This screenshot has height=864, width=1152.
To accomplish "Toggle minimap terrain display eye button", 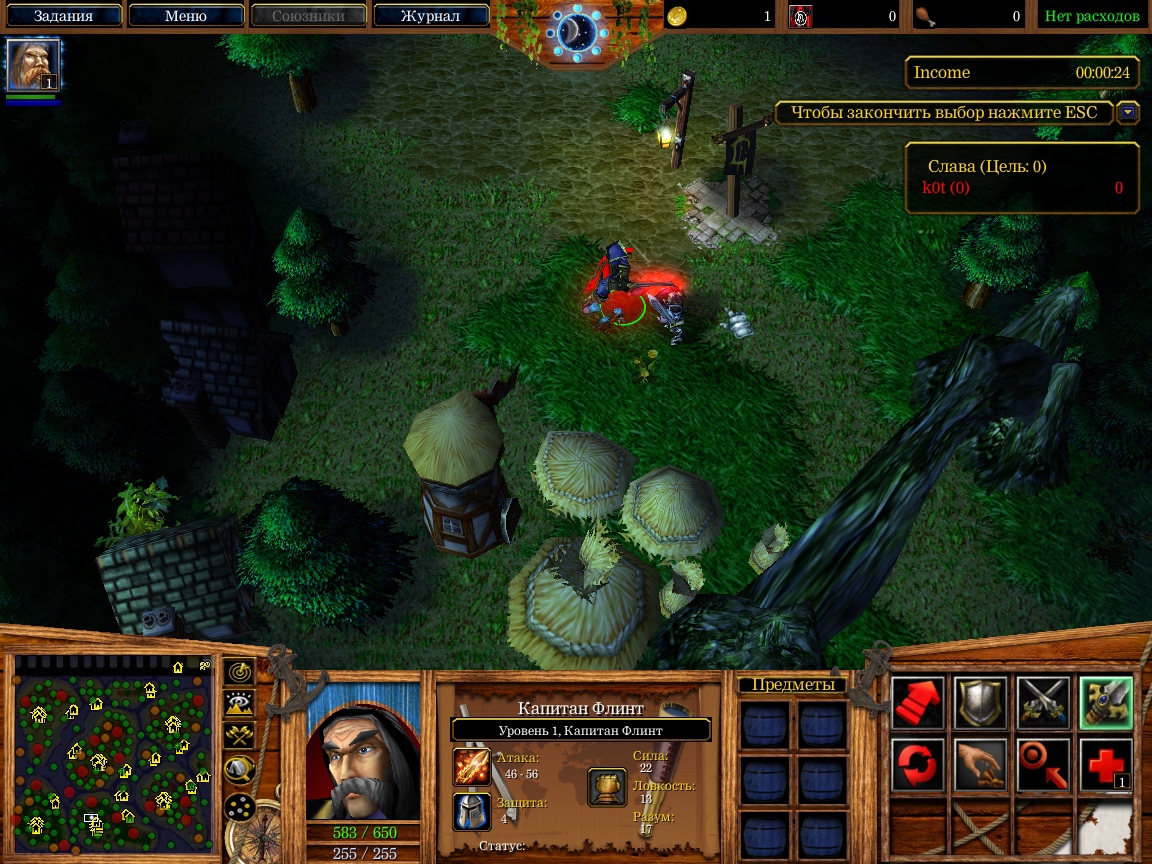I will (x=238, y=704).
